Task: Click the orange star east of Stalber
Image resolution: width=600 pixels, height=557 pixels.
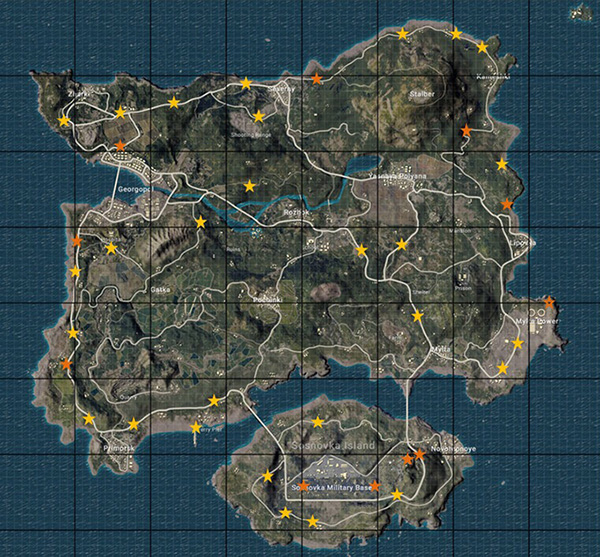Action: (x=466, y=131)
